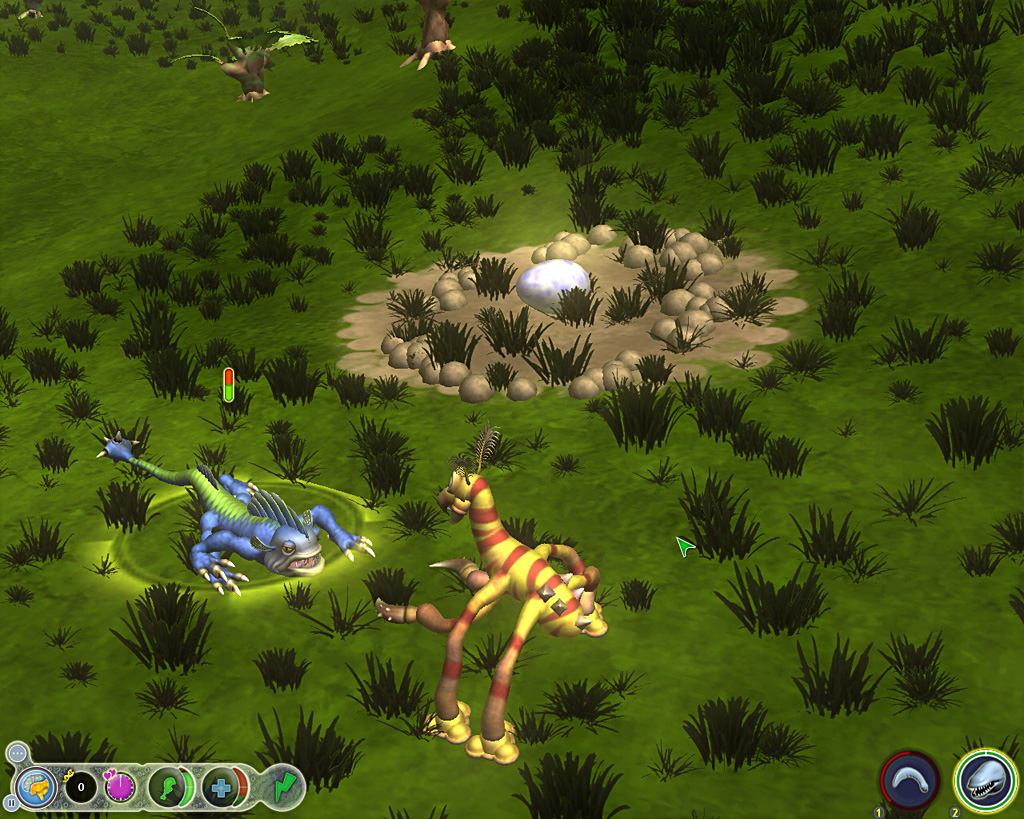Pause the game with the pause button
Screen dimensions: 1024x819
pyautogui.click(x=11, y=802)
